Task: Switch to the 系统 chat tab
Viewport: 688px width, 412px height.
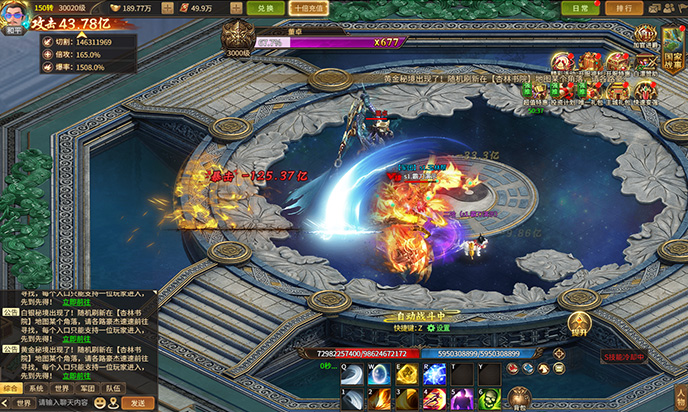Action: pyautogui.click(x=35, y=388)
